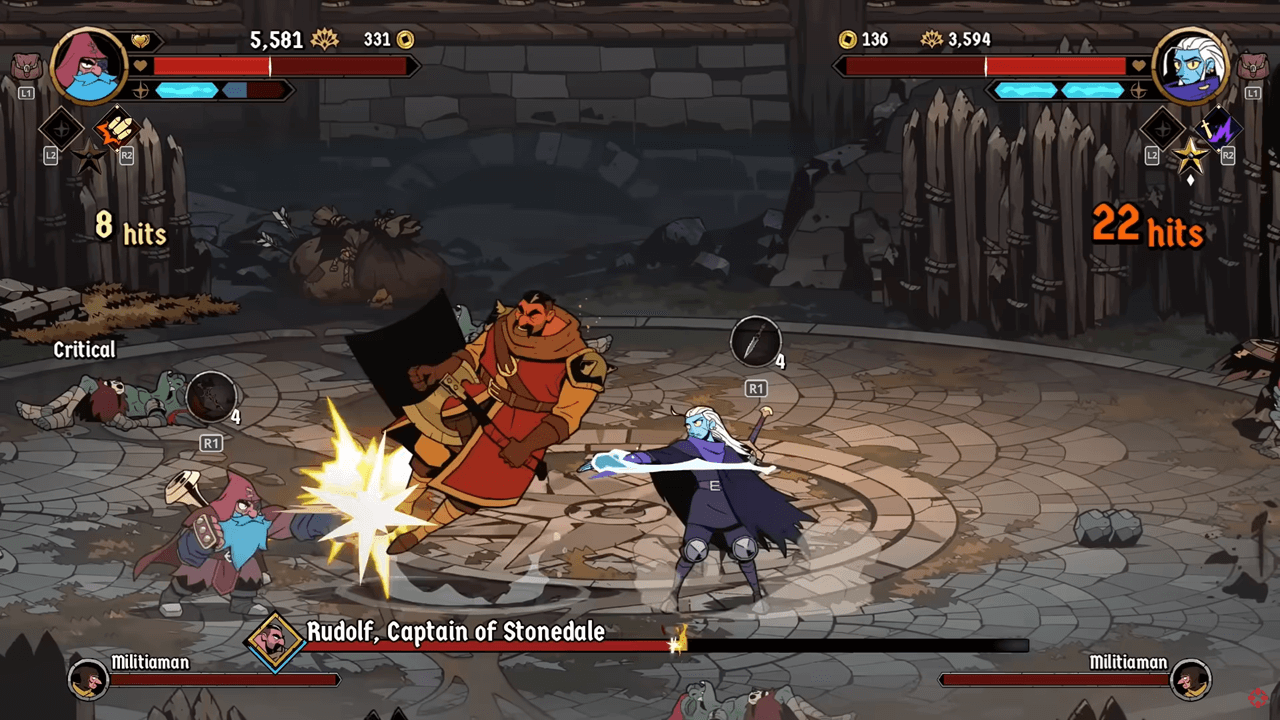Viewport: 1280px width, 720px height.
Task: Select the gold star ability icon
Action: pyautogui.click(x=1190, y=155)
